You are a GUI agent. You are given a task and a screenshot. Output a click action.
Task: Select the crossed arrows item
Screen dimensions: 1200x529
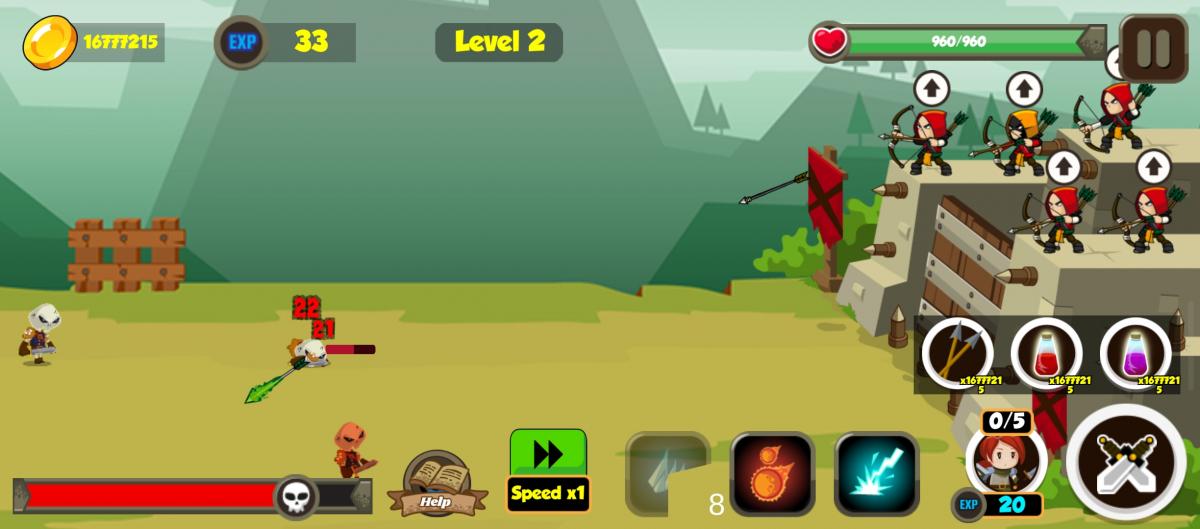pos(957,352)
